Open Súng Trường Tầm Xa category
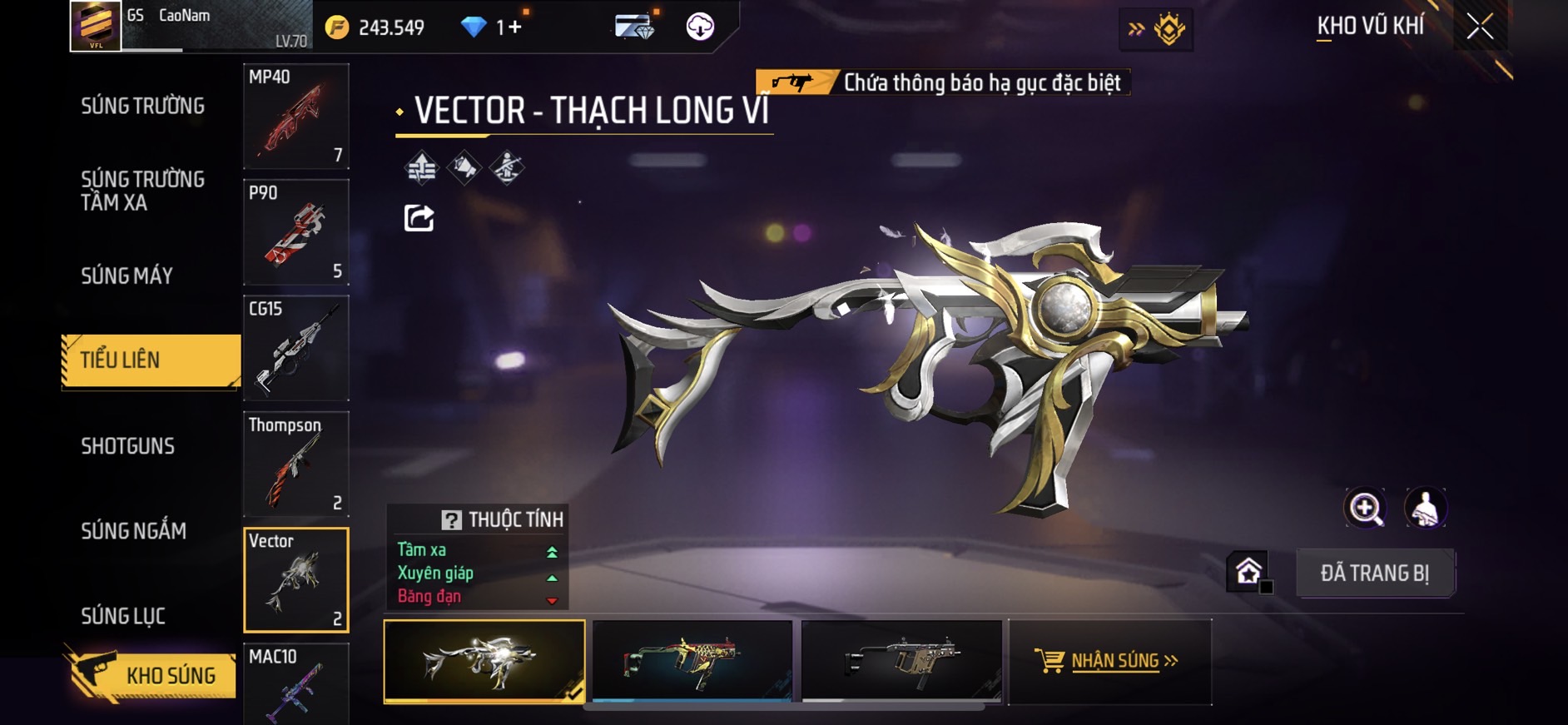Viewport: 1568px width, 725px height. 142,191
